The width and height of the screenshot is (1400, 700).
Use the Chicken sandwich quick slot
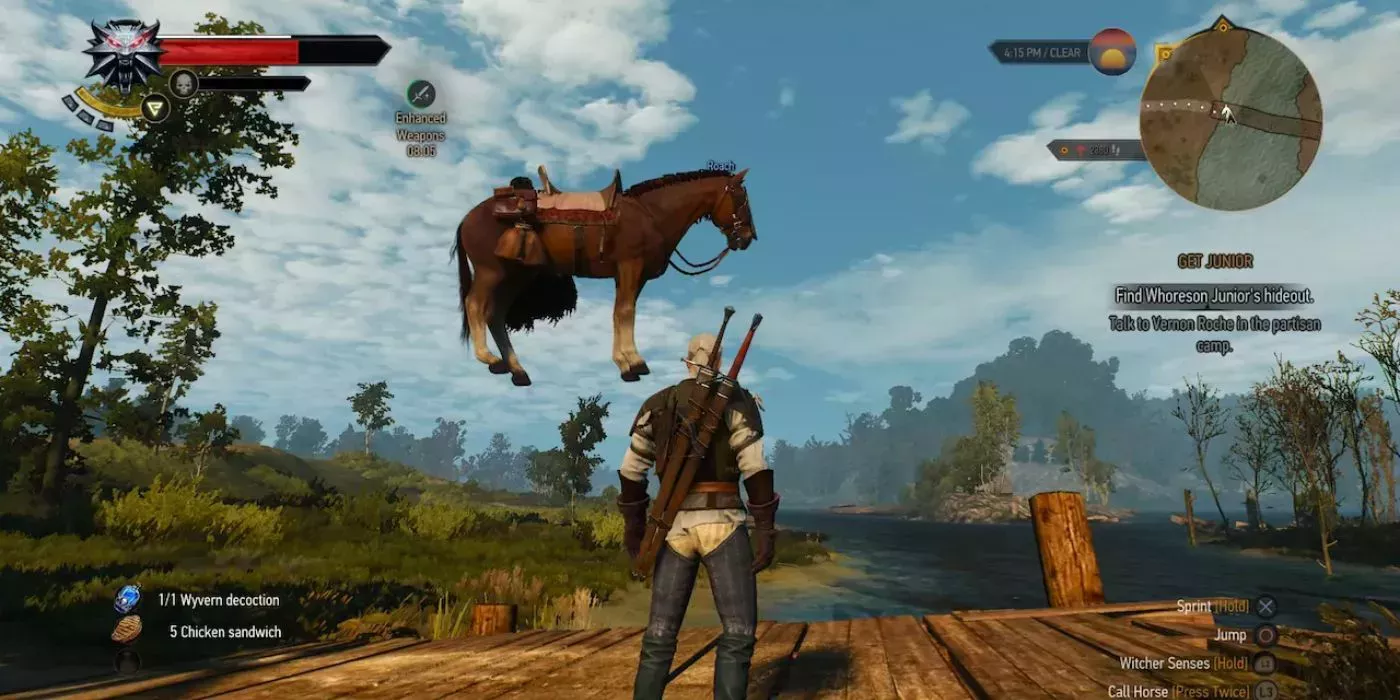pyautogui.click(x=127, y=631)
